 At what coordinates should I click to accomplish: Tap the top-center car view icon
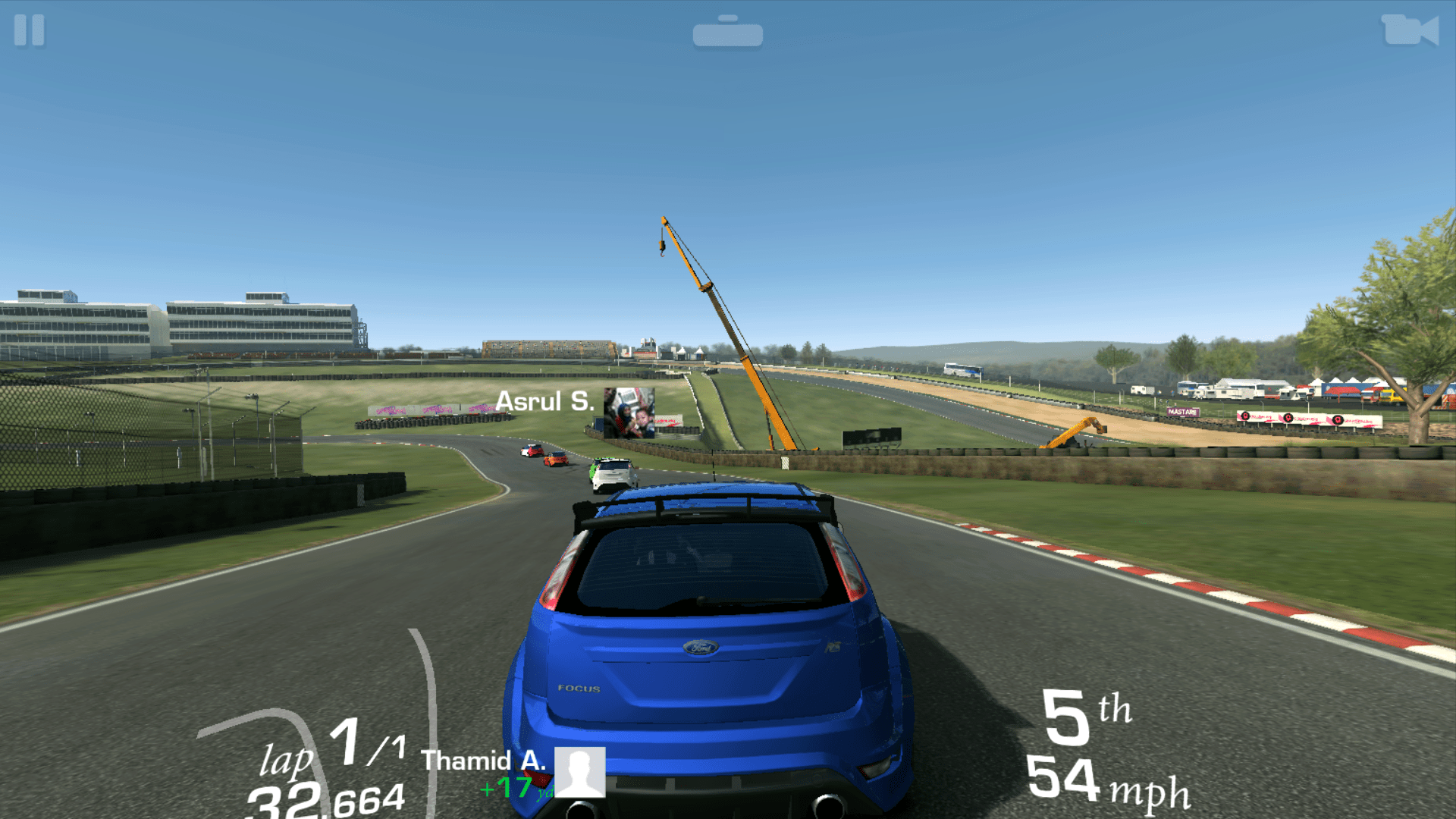[x=727, y=32]
